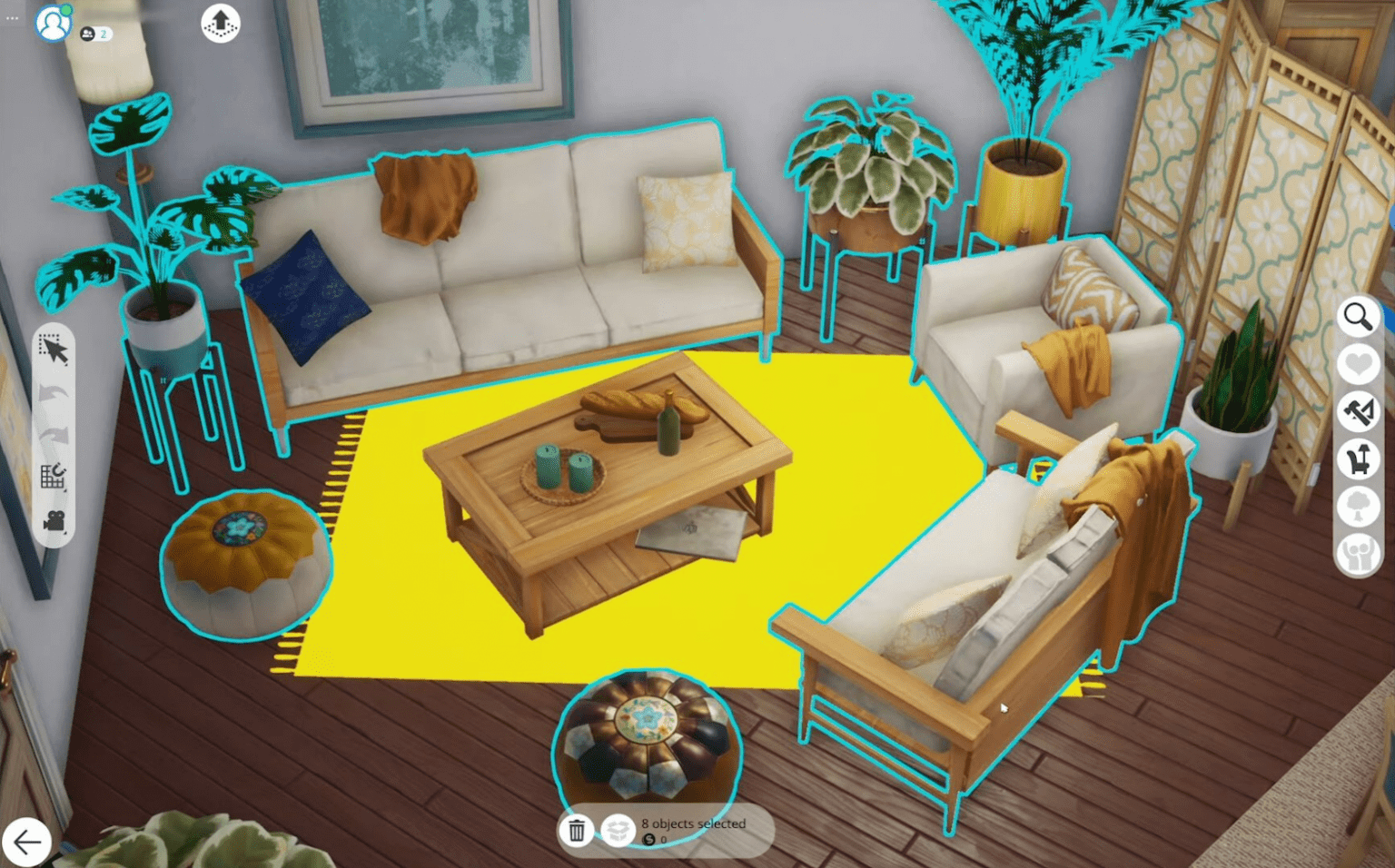Toggle the grid snapping tool
This screenshot has width=1395, height=868.
(x=54, y=474)
